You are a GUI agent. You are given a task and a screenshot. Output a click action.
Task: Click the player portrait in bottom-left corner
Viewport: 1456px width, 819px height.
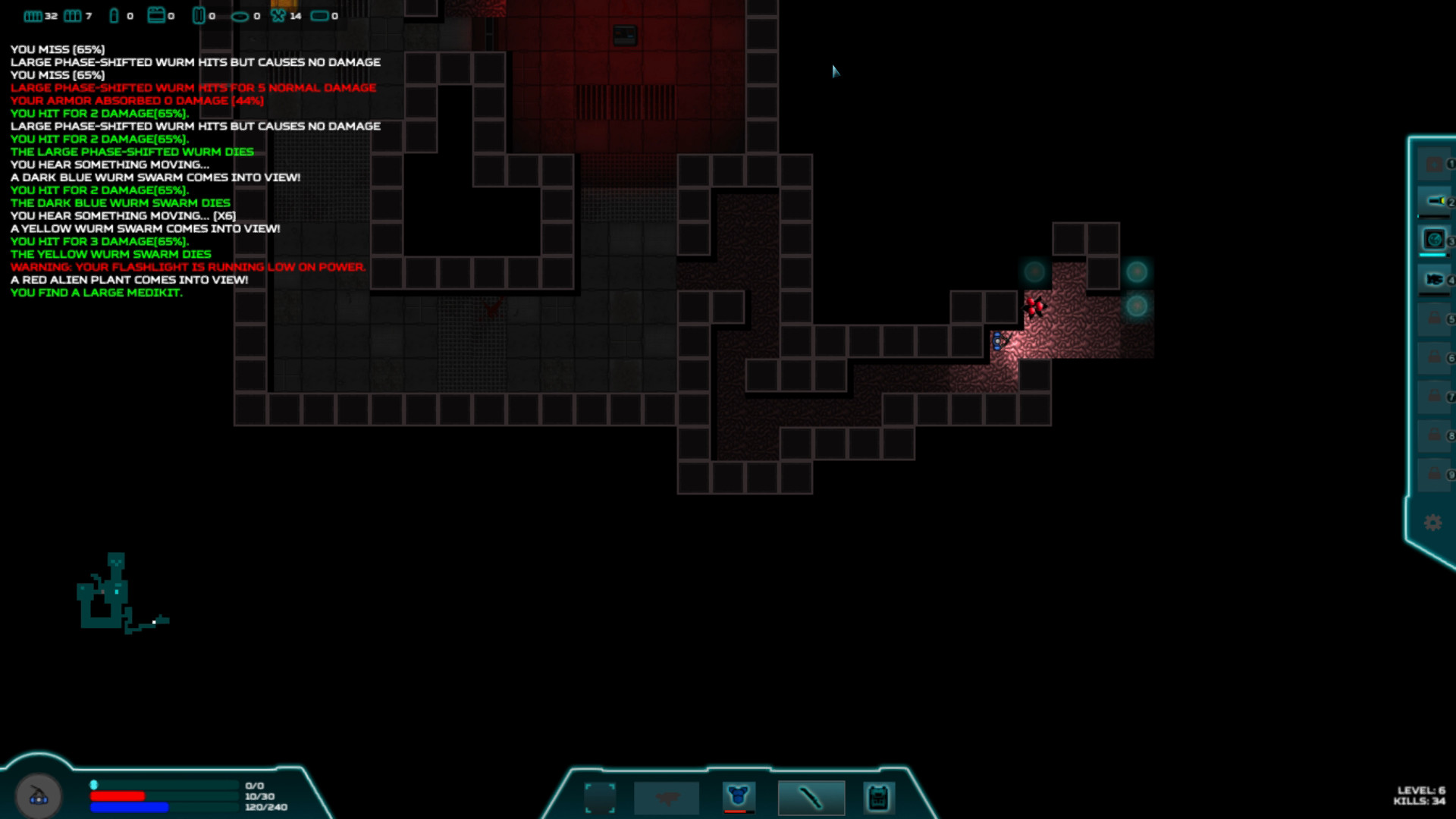[x=39, y=794]
